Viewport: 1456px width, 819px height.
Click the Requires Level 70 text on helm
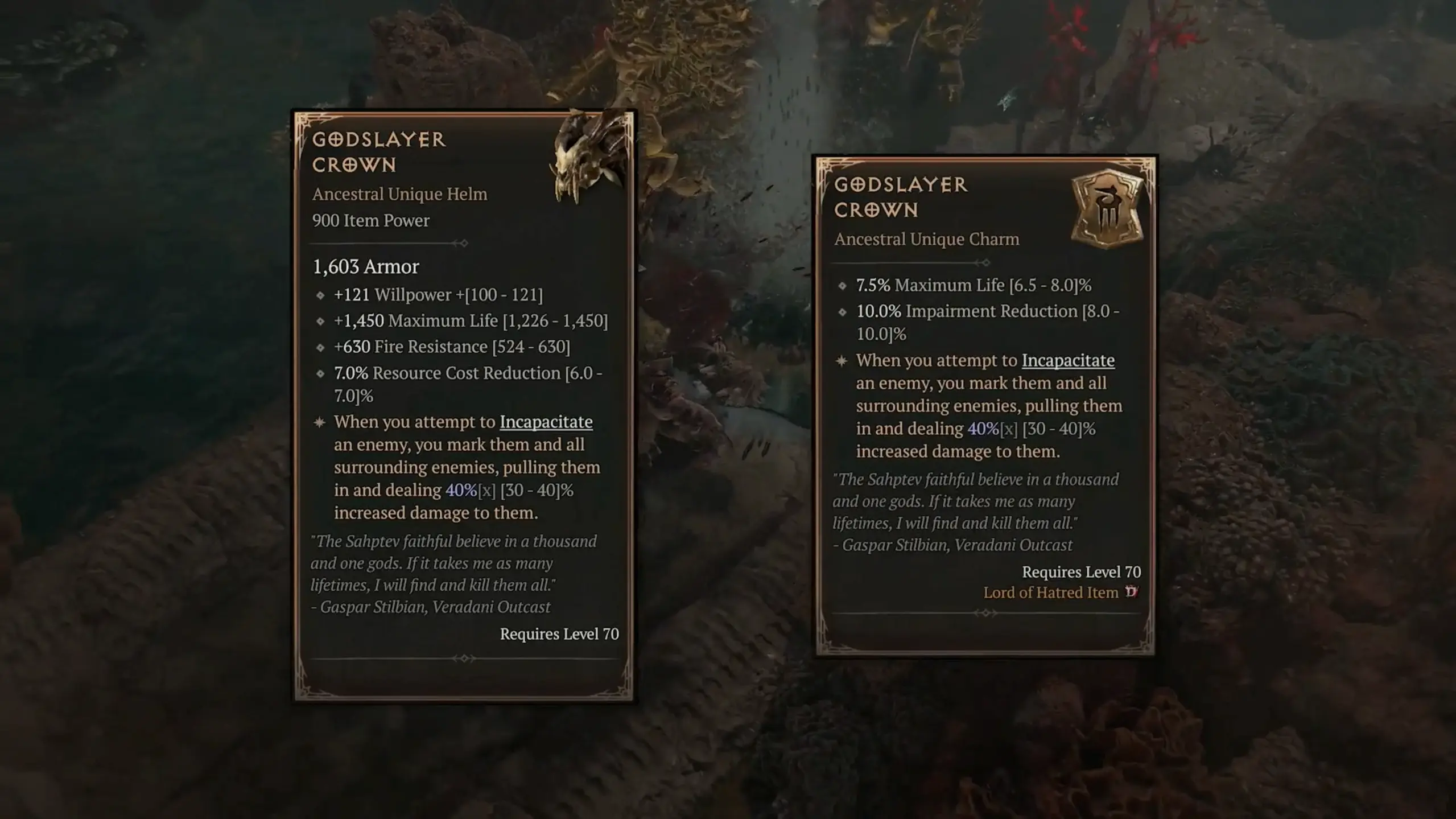click(558, 635)
